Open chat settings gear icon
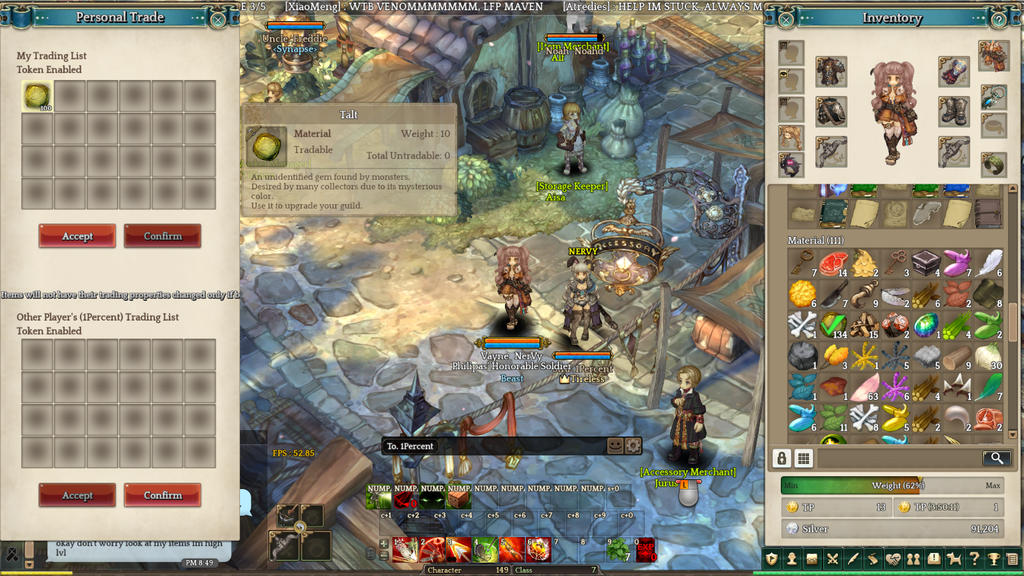Viewport: 1024px width, 576px height. tap(632, 446)
